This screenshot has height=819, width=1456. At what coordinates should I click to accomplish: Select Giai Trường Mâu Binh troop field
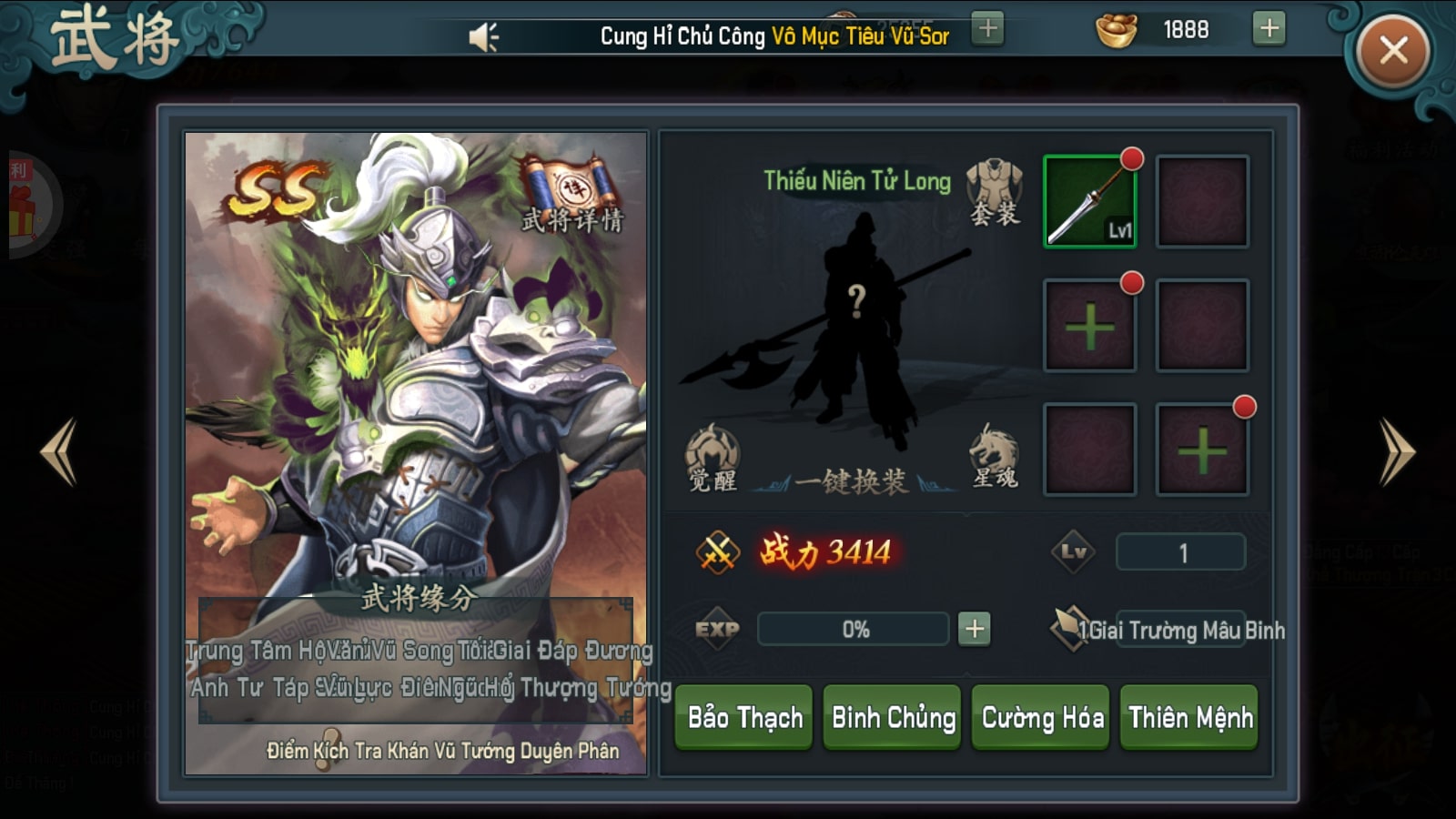click(x=1180, y=630)
